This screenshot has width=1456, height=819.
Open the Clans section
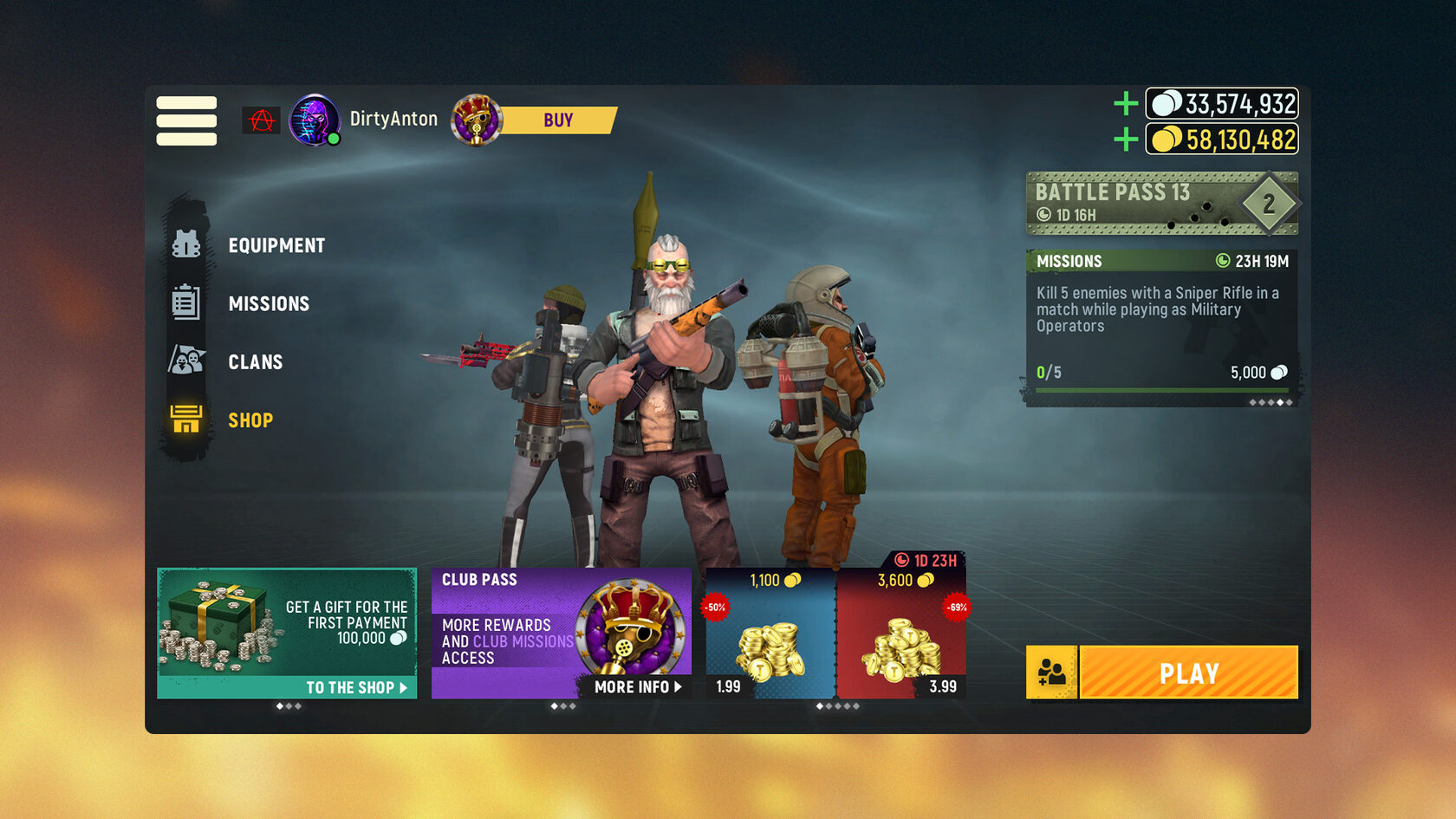255,361
